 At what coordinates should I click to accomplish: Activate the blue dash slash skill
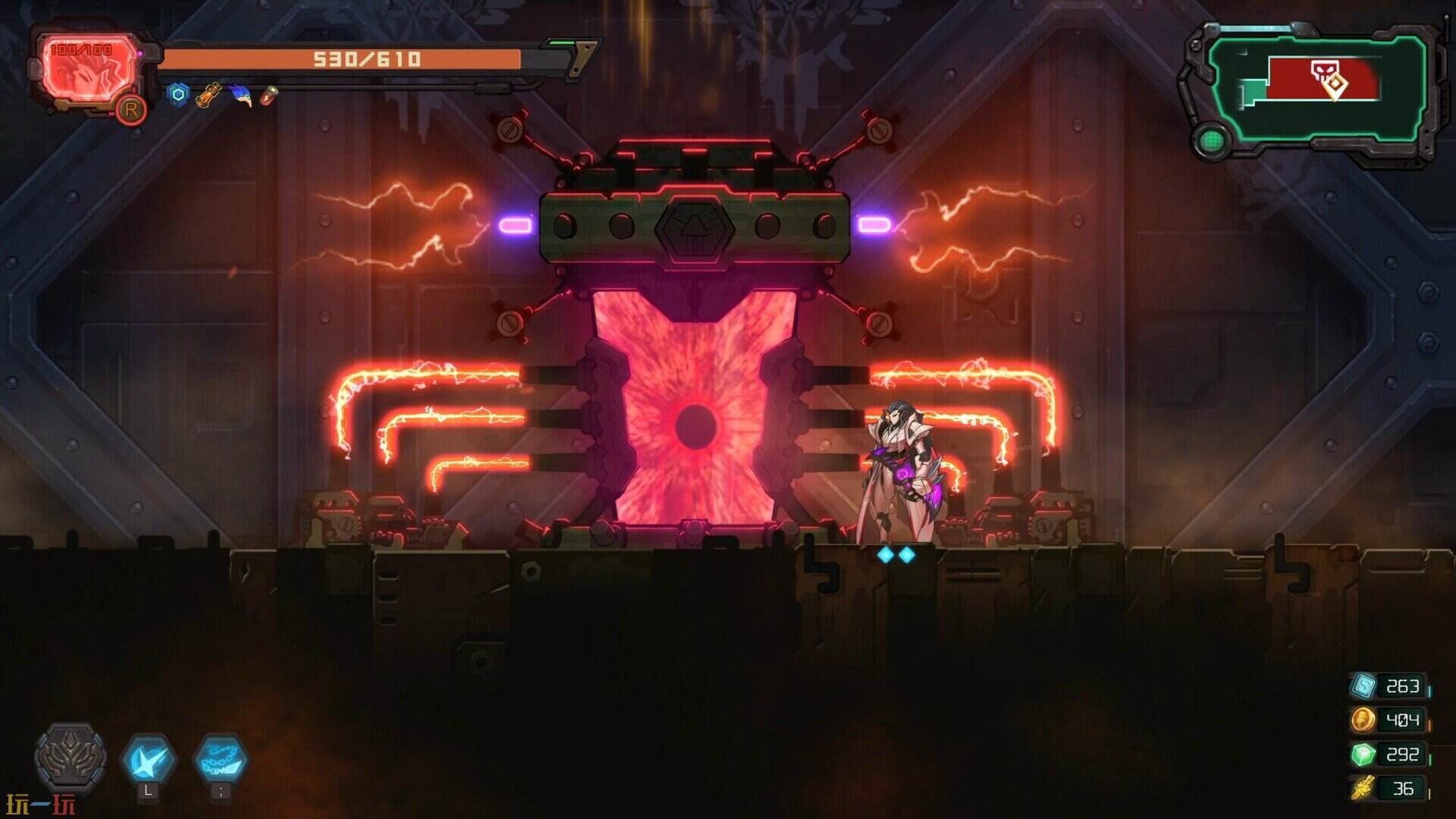pyautogui.click(x=149, y=758)
